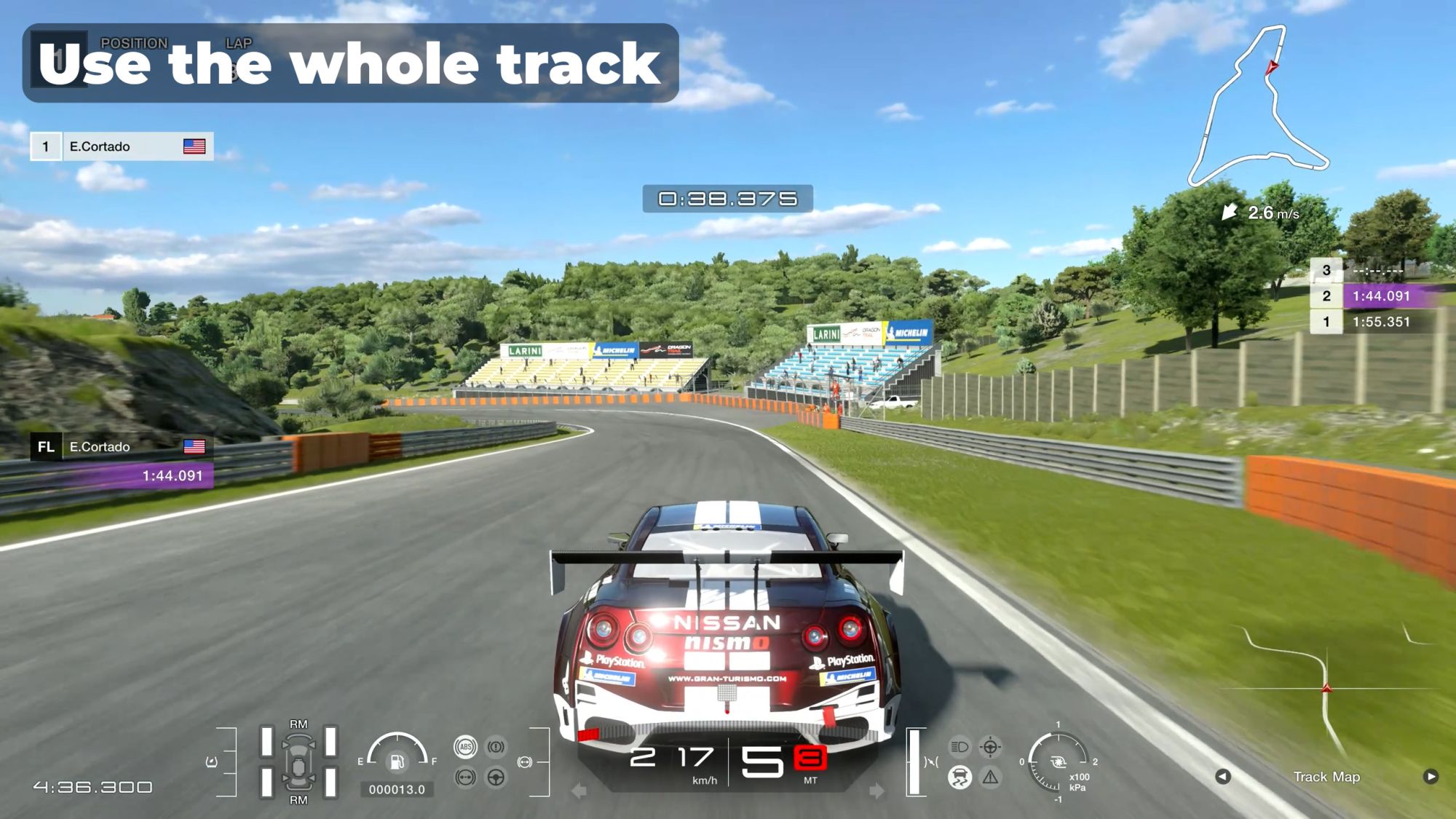Toggle the traction control skidding-car icon

960,777
